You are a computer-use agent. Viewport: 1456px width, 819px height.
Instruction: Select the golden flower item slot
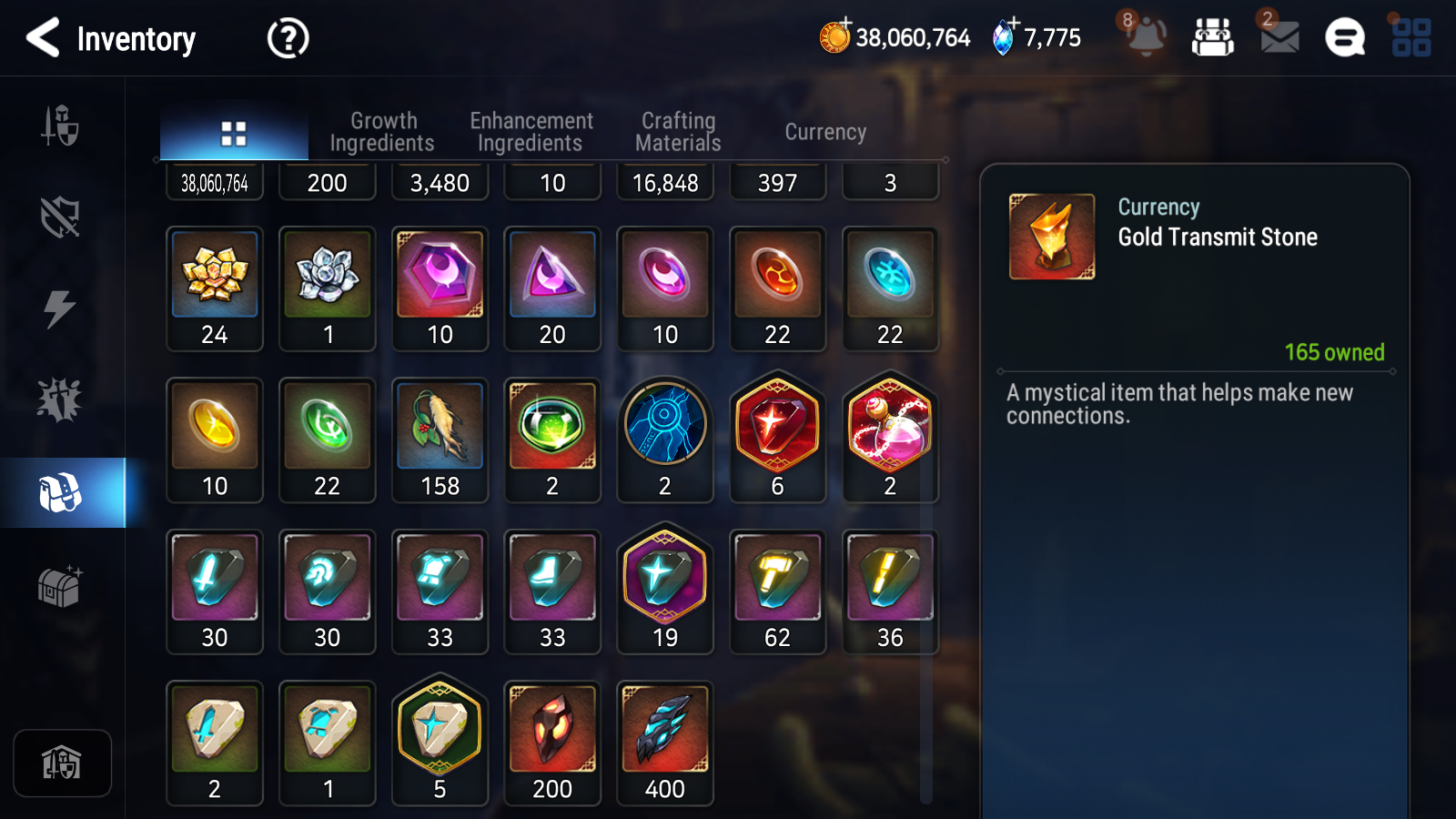(215, 288)
